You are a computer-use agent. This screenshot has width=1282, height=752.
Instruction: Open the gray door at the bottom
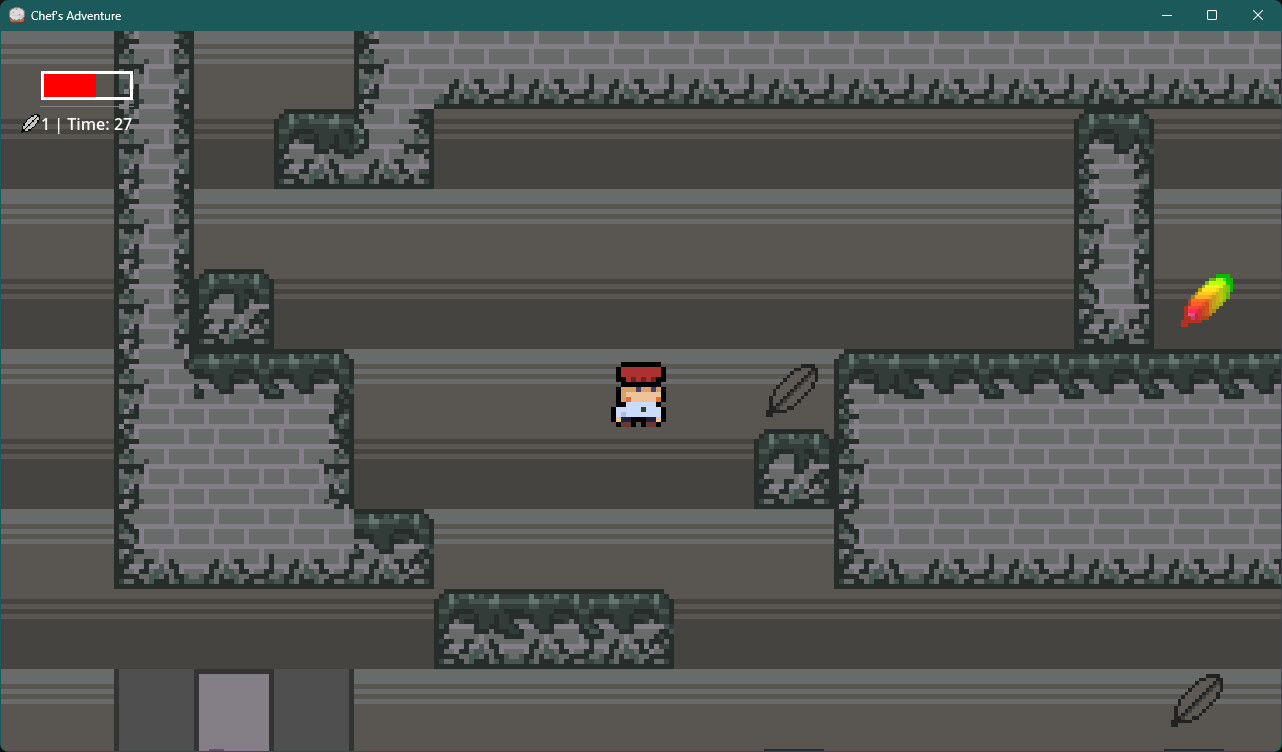click(x=233, y=710)
